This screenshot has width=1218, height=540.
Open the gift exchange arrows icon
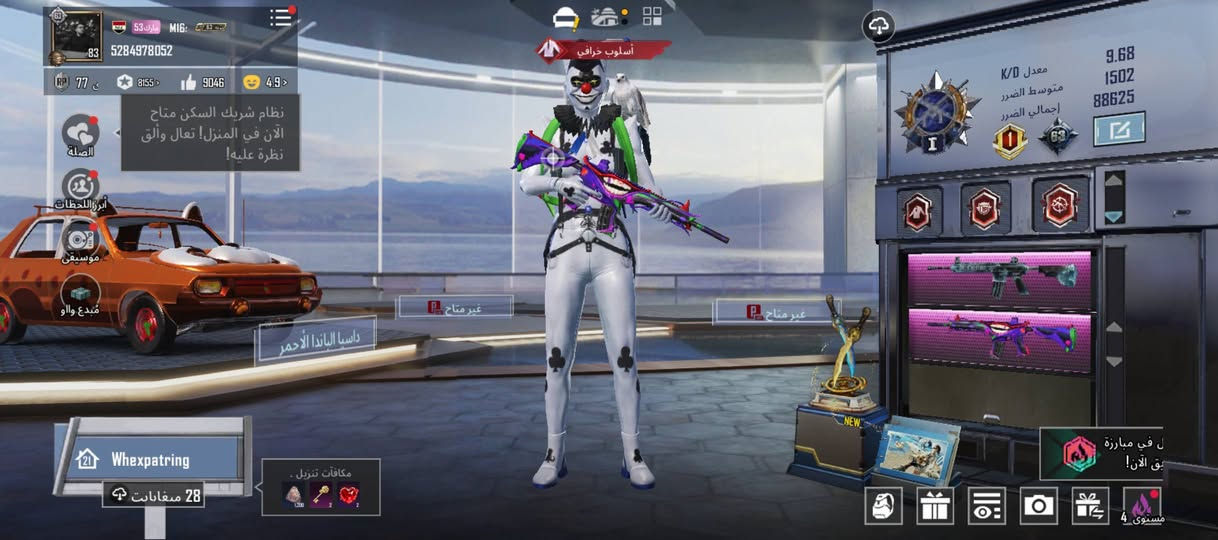click(1090, 506)
